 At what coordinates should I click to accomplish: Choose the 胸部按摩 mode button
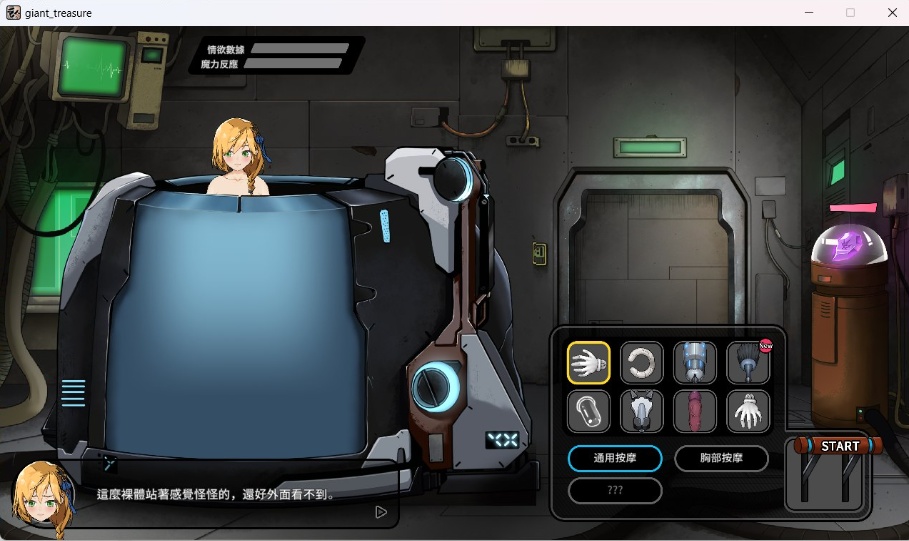721,459
